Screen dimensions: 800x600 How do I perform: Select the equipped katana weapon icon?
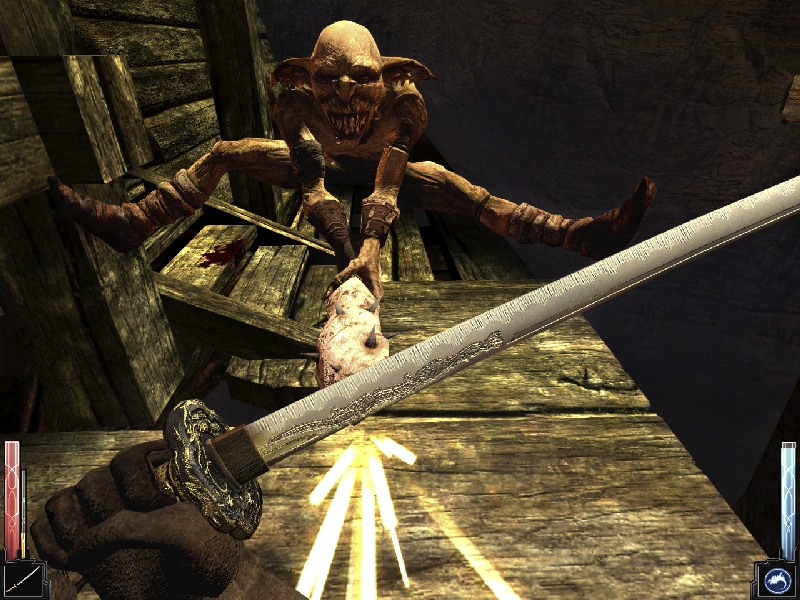(20, 578)
